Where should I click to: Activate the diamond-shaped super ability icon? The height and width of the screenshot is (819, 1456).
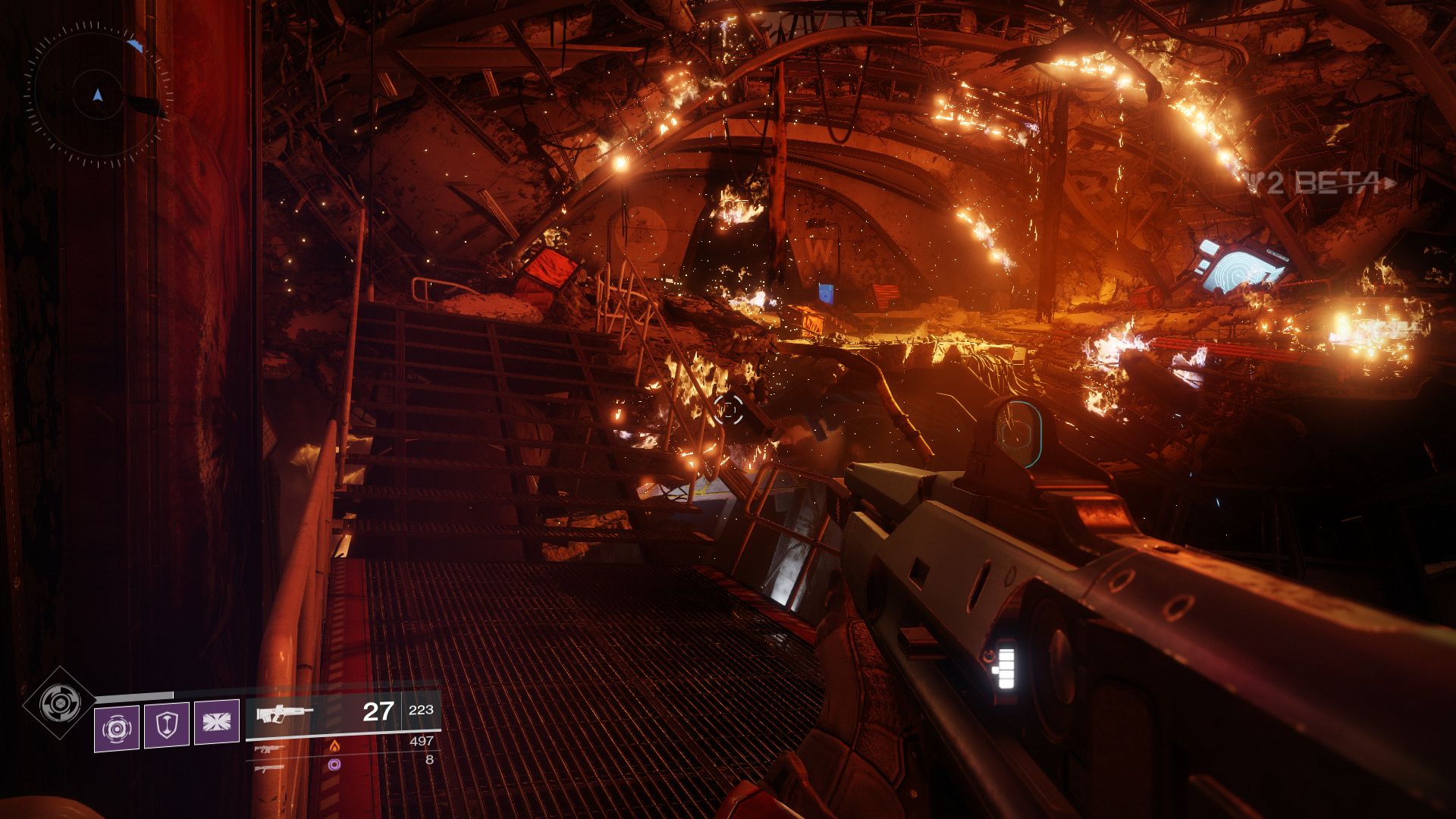point(58,703)
